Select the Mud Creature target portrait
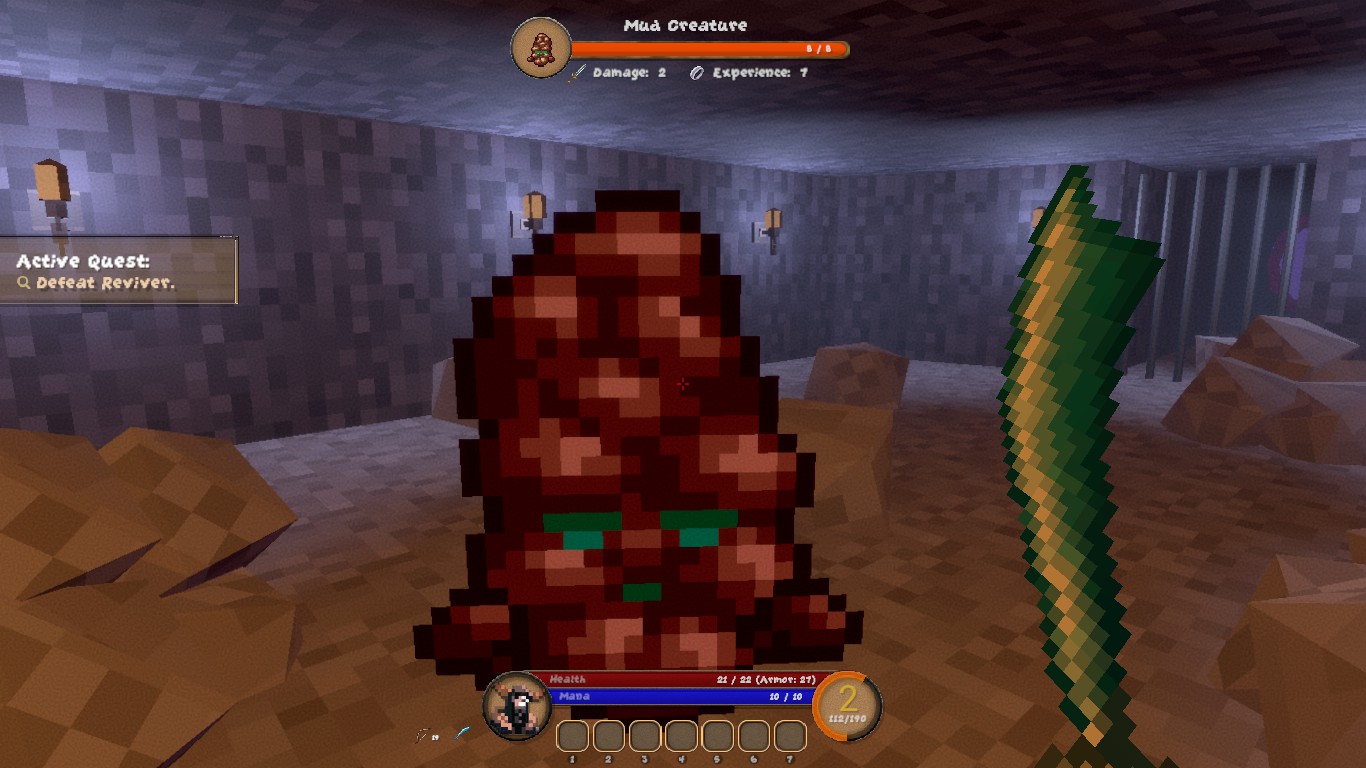This screenshot has height=768, width=1366. coord(541,47)
